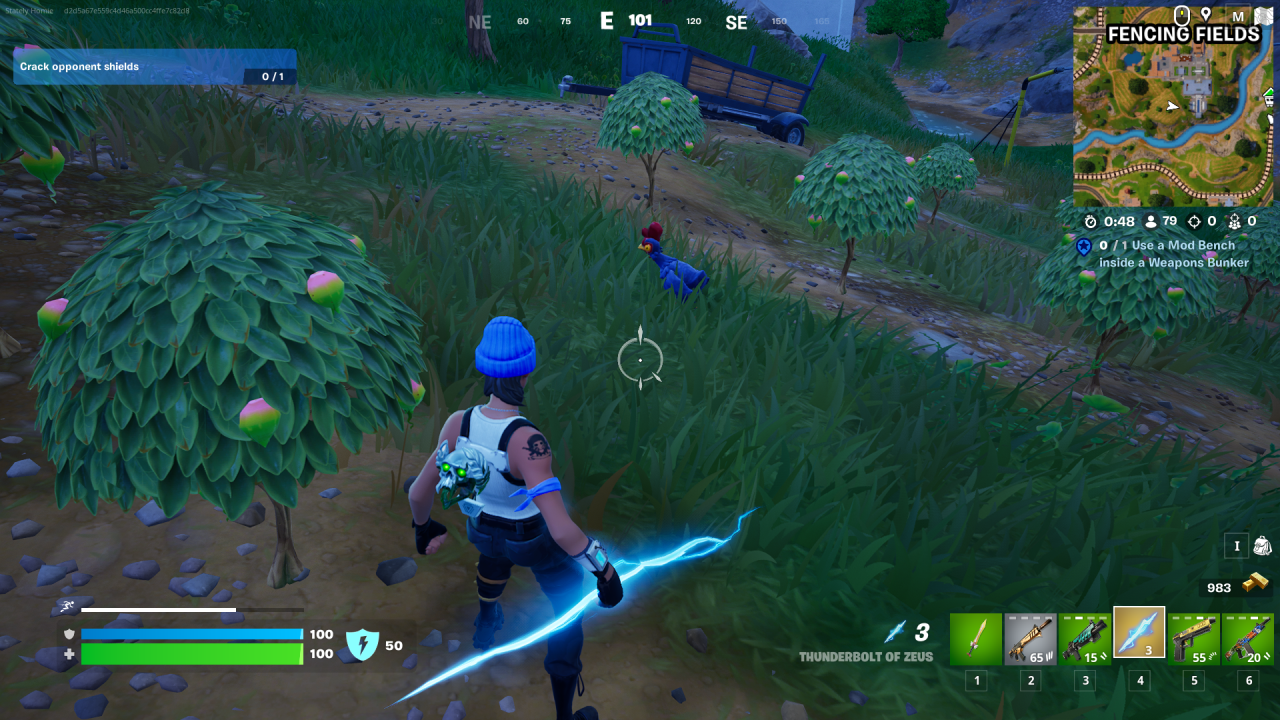Select the Thunderbolt of Zeus in slot 4
Image resolution: width=1280 pixels, height=720 pixels.
1139,638
